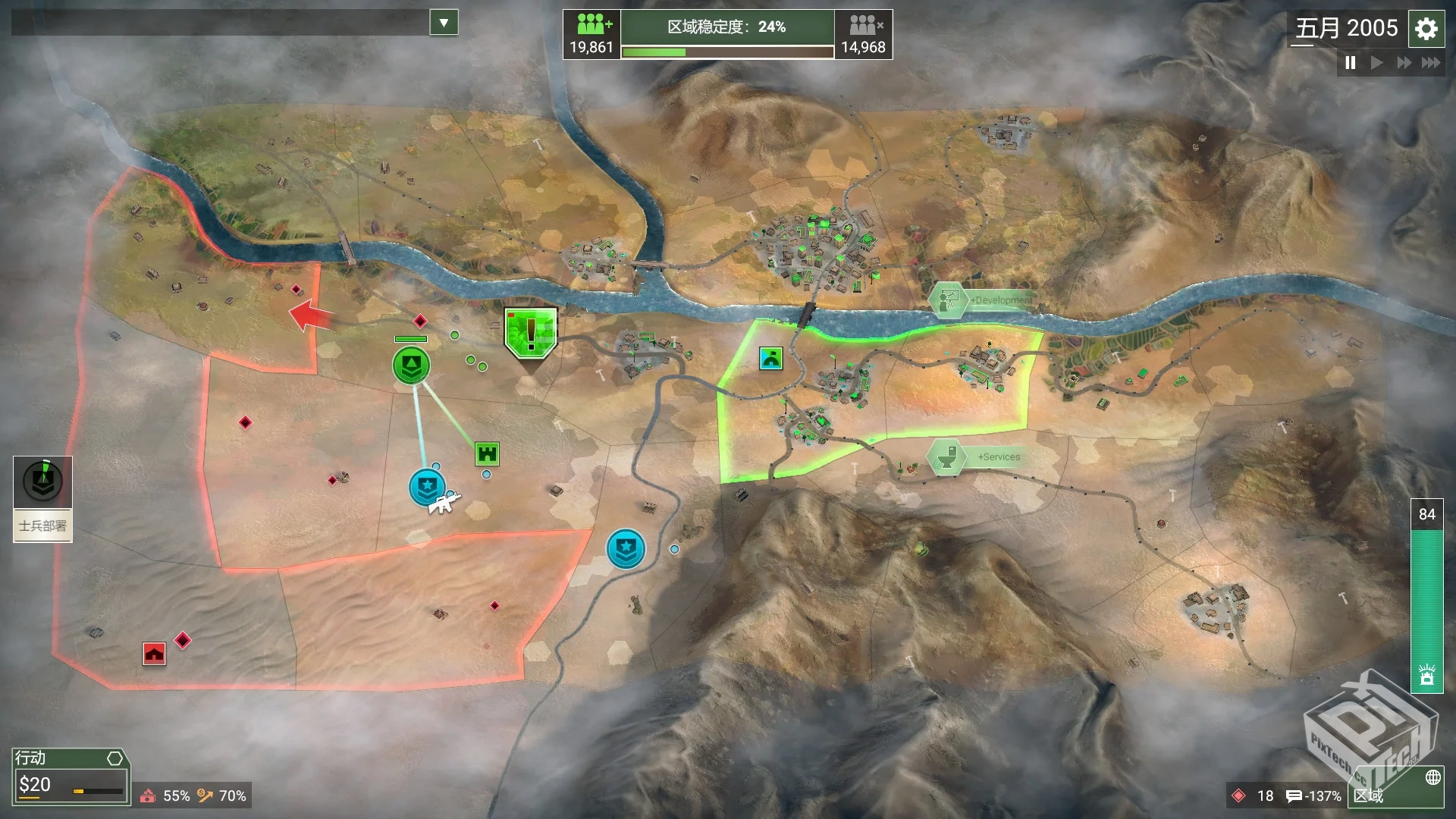The width and height of the screenshot is (1456, 819).
Task: Expand the top-left dropdown arrow
Action: click(444, 23)
